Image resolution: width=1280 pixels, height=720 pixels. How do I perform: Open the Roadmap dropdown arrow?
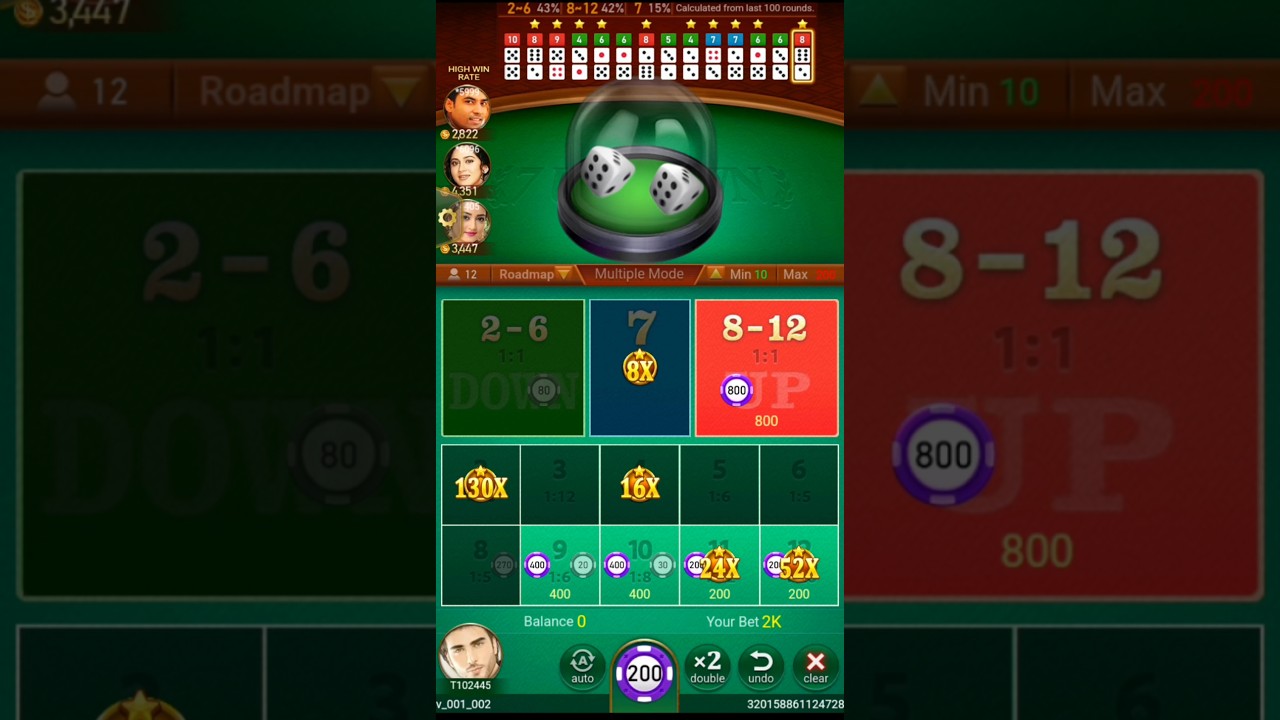point(564,273)
